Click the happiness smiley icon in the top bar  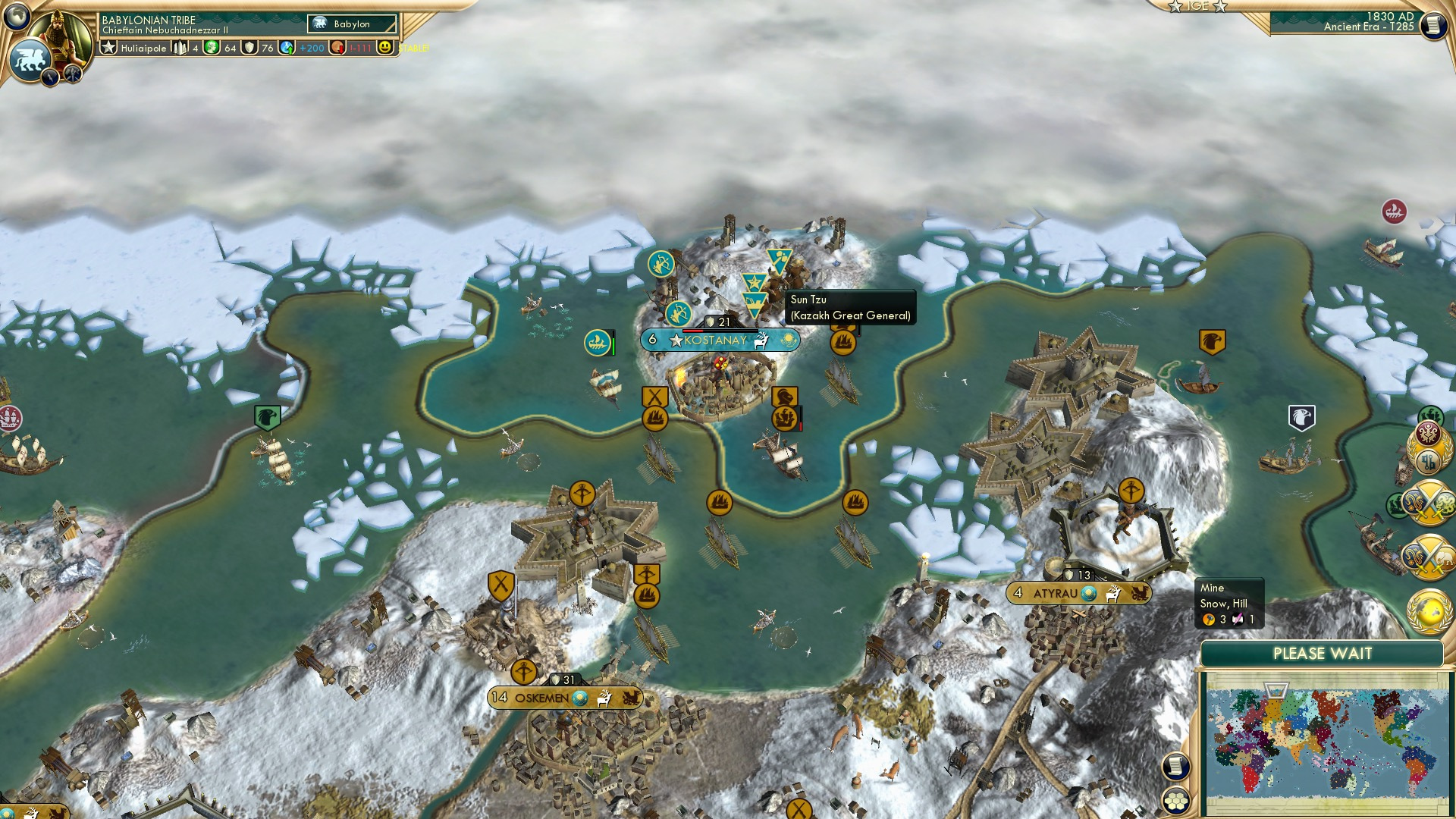coord(387,48)
